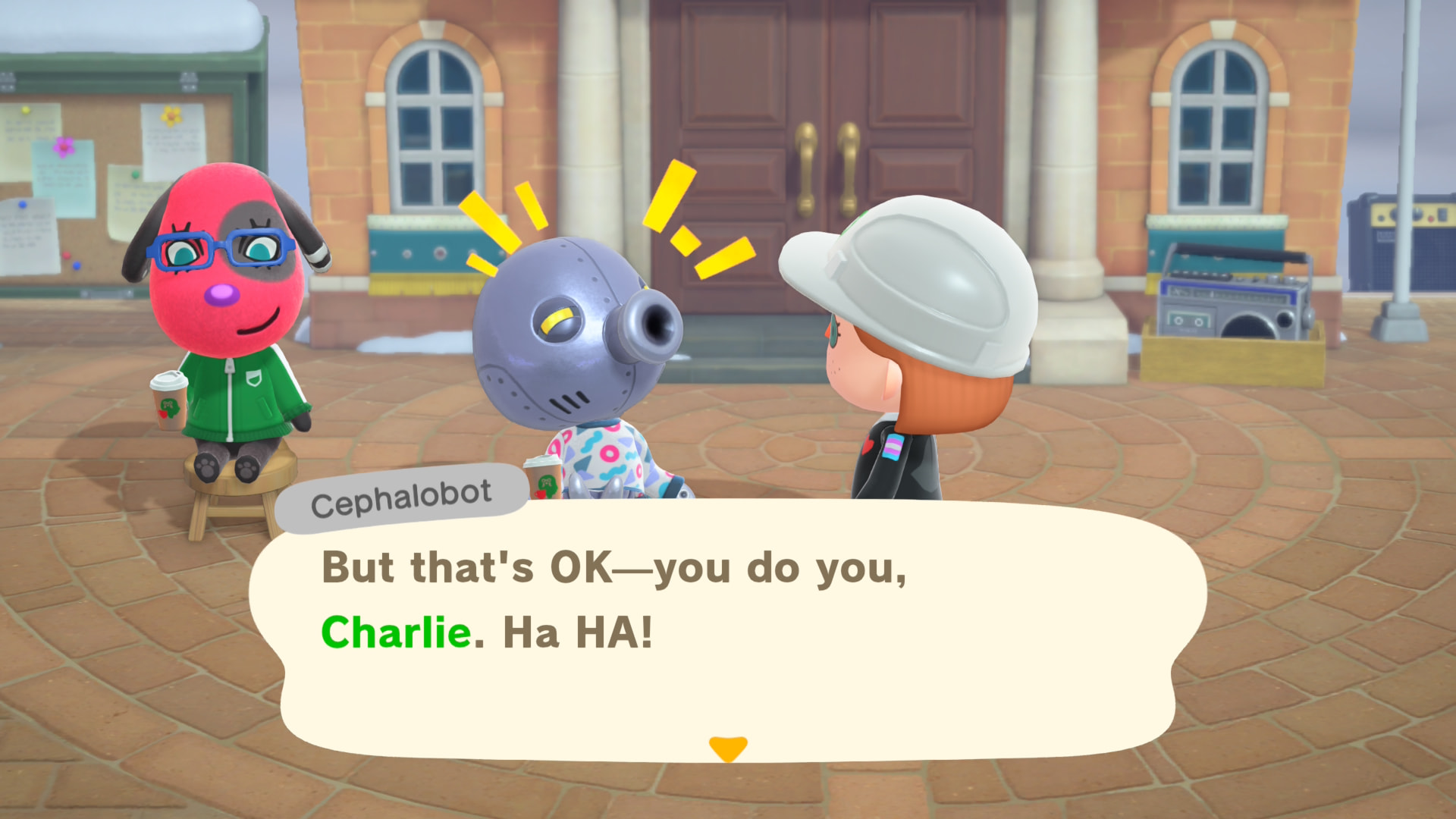Advance dialogue with the orange arrow
Image resolution: width=1456 pixels, height=819 pixels.
(x=728, y=748)
